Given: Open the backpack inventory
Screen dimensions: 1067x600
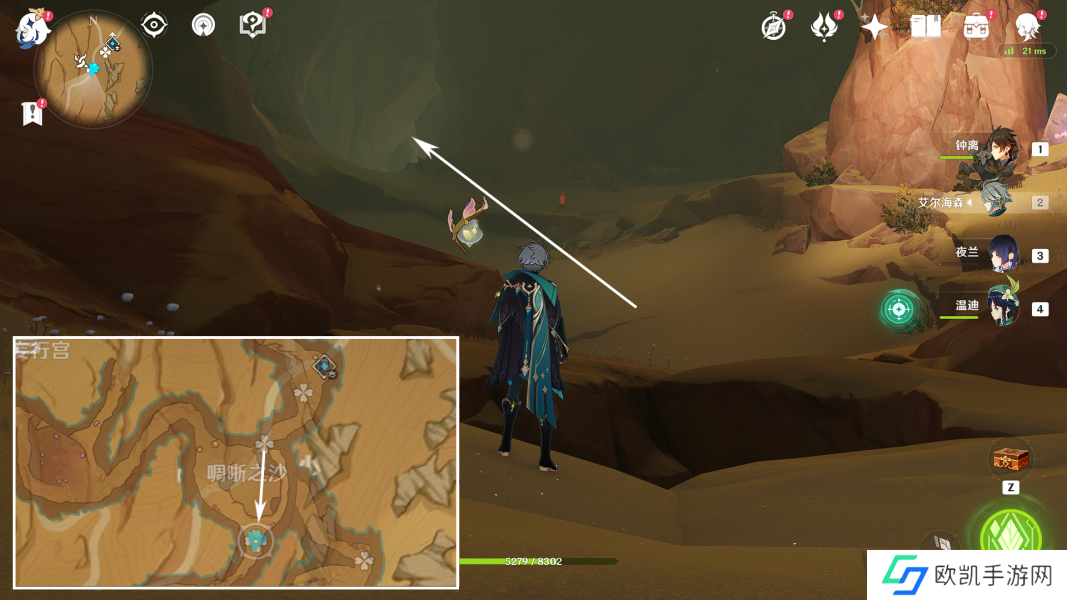Looking at the screenshot, I should click(x=977, y=27).
